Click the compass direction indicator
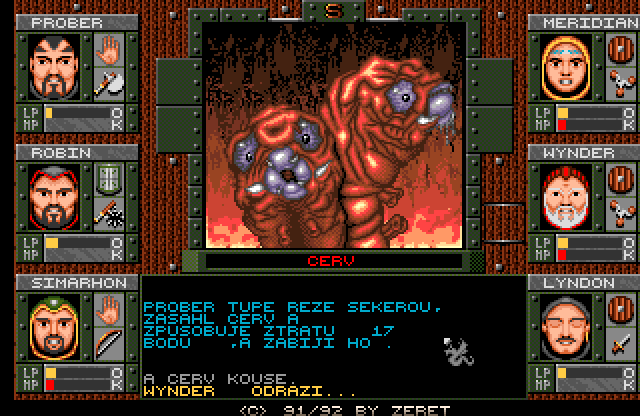640x416 pixels. 333,11
